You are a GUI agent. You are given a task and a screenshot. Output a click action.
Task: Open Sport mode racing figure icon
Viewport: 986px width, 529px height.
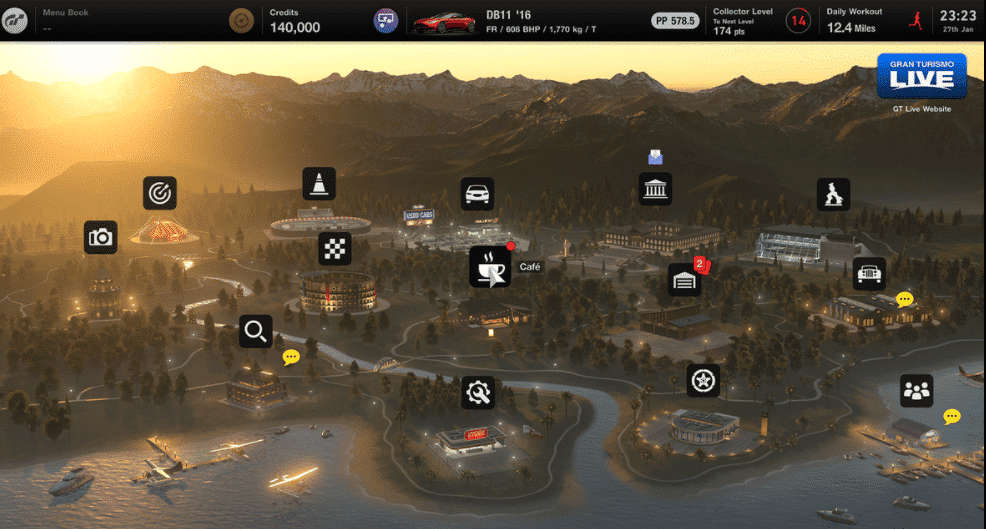coord(833,194)
